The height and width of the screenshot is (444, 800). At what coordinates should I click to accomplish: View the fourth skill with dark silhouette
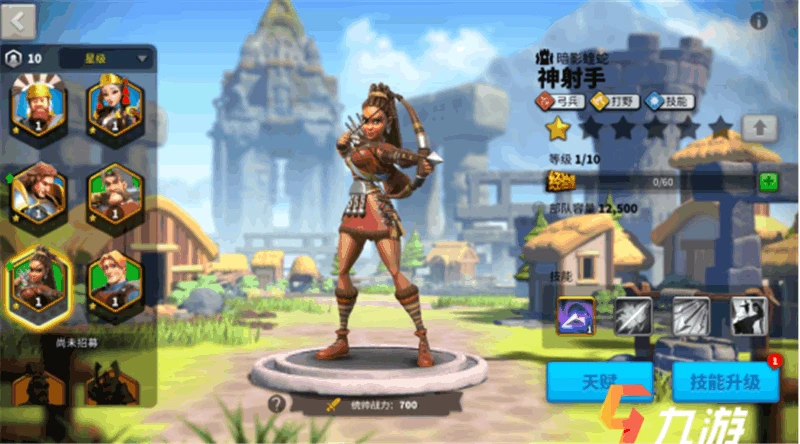click(x=748, y=316)
